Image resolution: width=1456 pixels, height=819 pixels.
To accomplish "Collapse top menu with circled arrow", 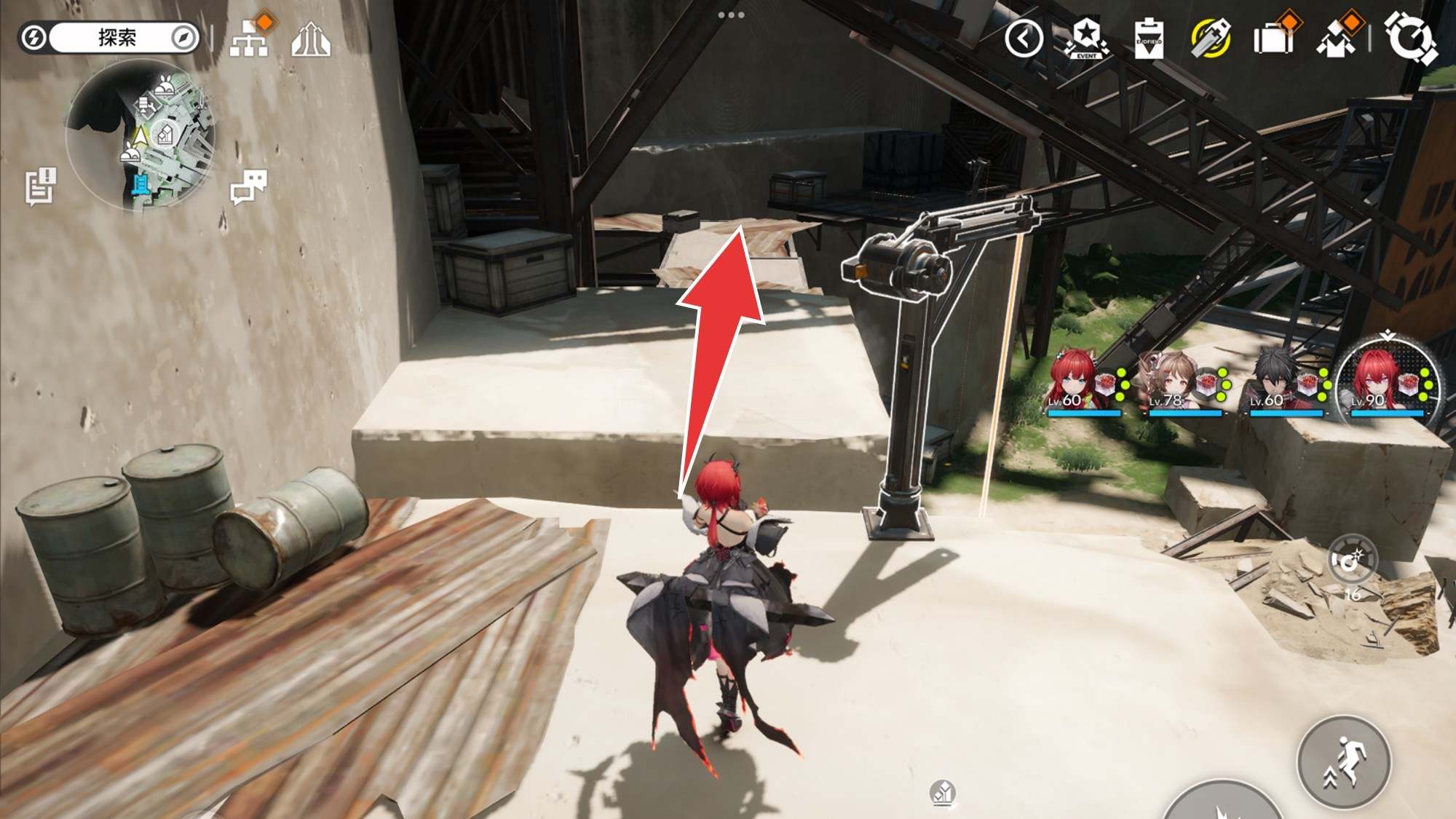I will click(1024, 38).
